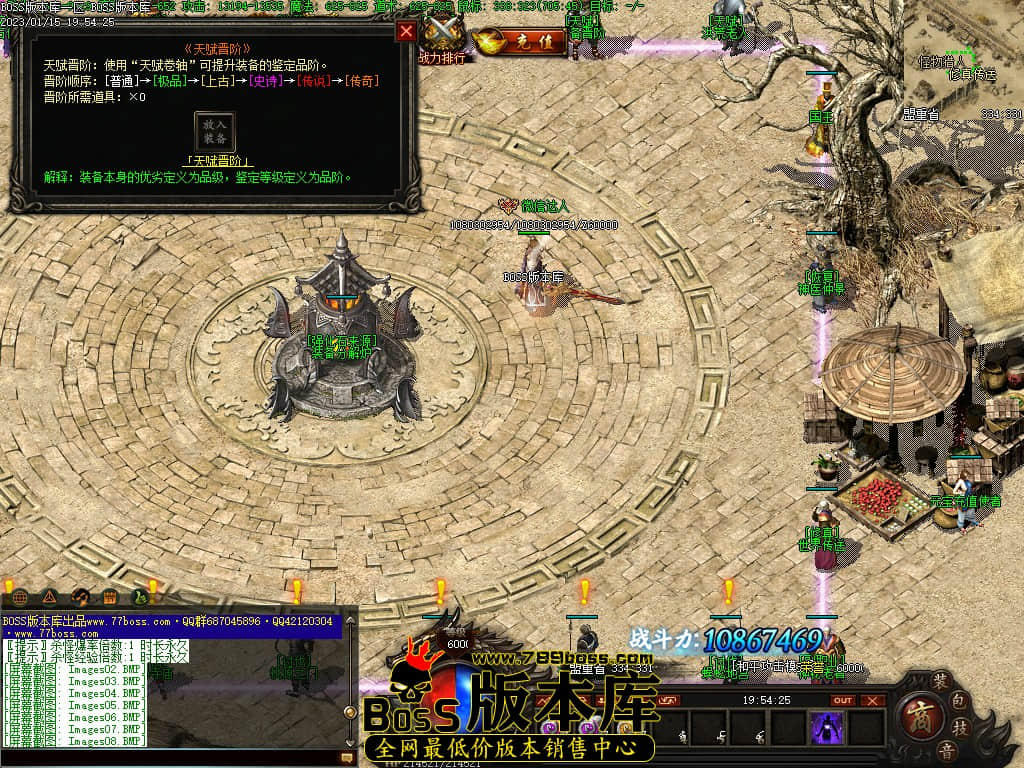Select the purple glowing figure hotbar slot

point(827,727)
